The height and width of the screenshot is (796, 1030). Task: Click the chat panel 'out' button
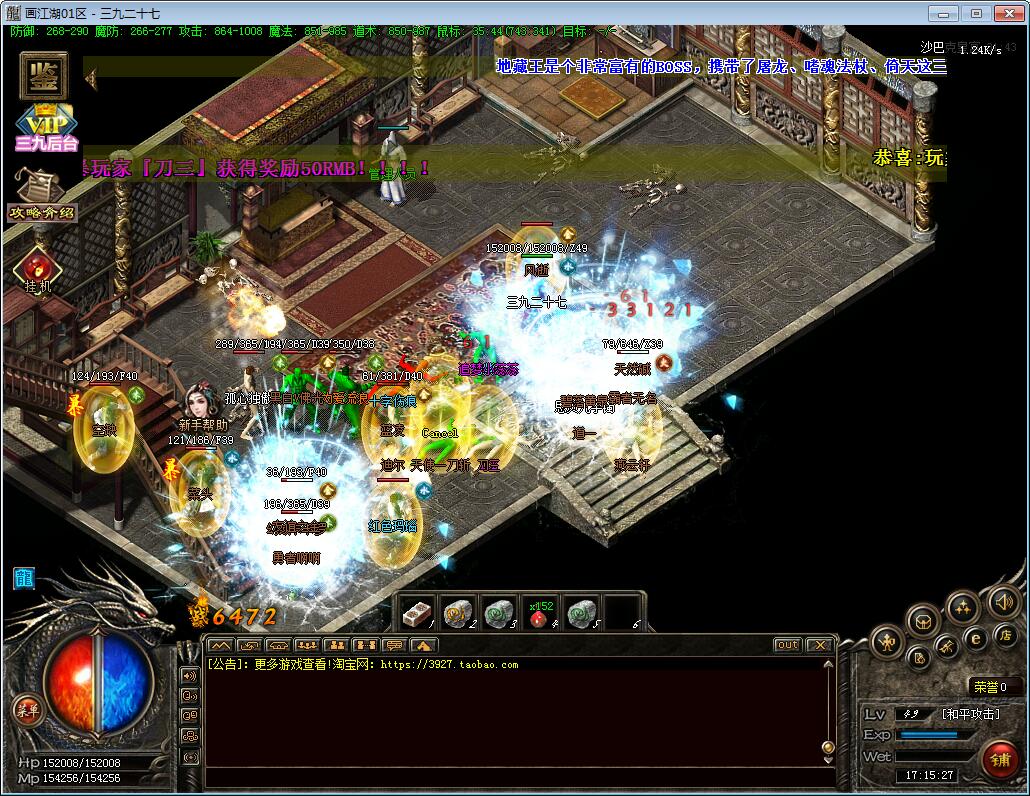(x=788, y=645)
